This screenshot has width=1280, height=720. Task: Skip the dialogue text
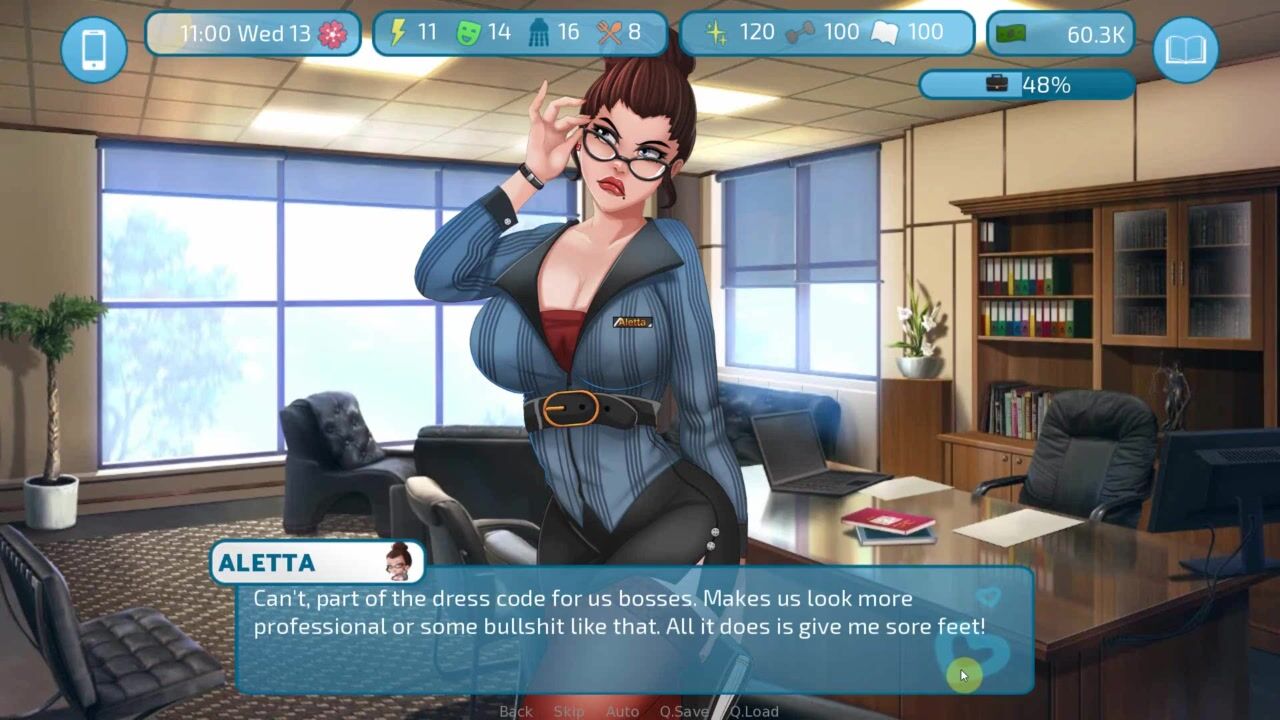click(569, 711)
